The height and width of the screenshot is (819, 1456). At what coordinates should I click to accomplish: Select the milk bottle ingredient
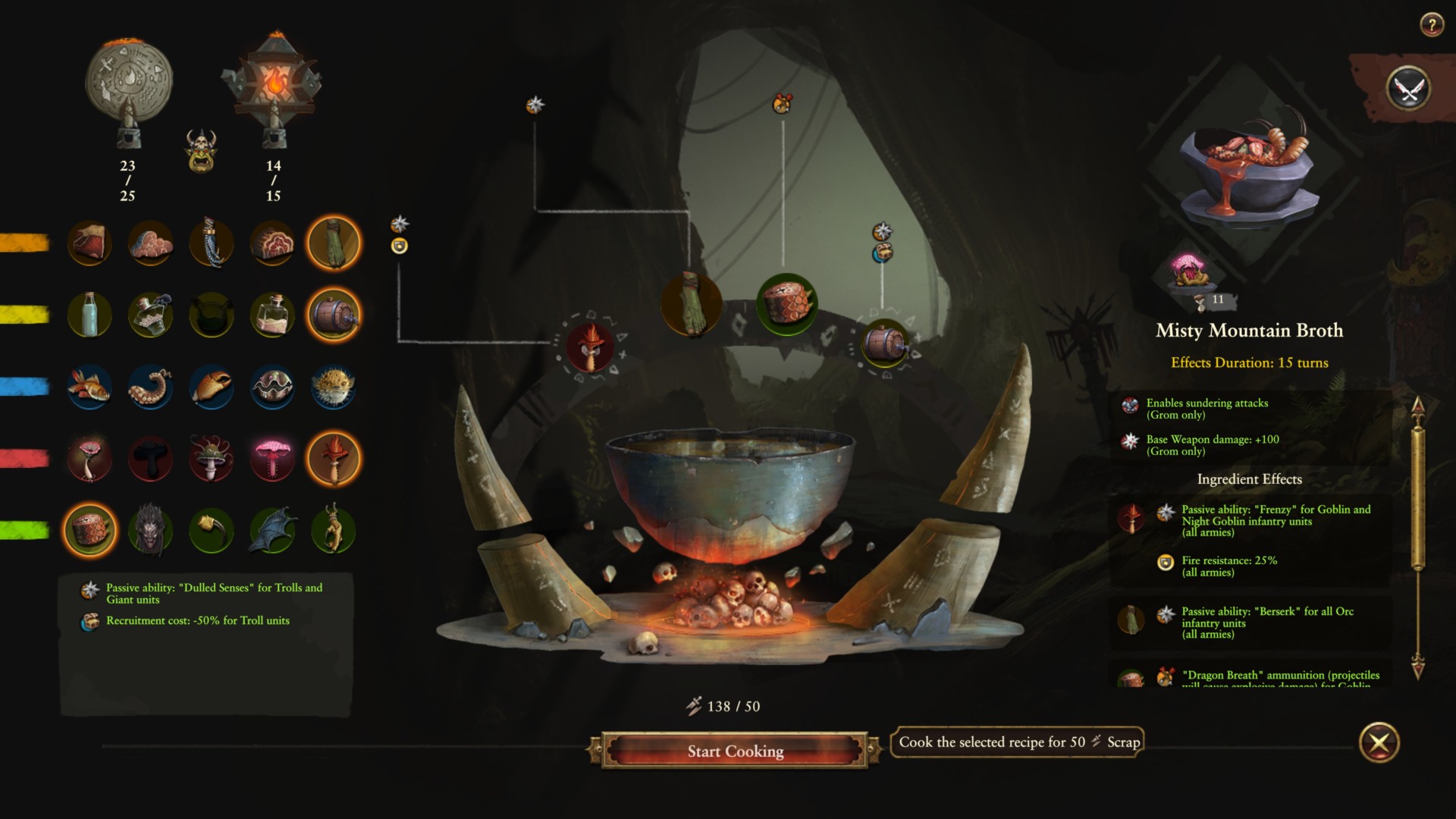coord(89,315)
